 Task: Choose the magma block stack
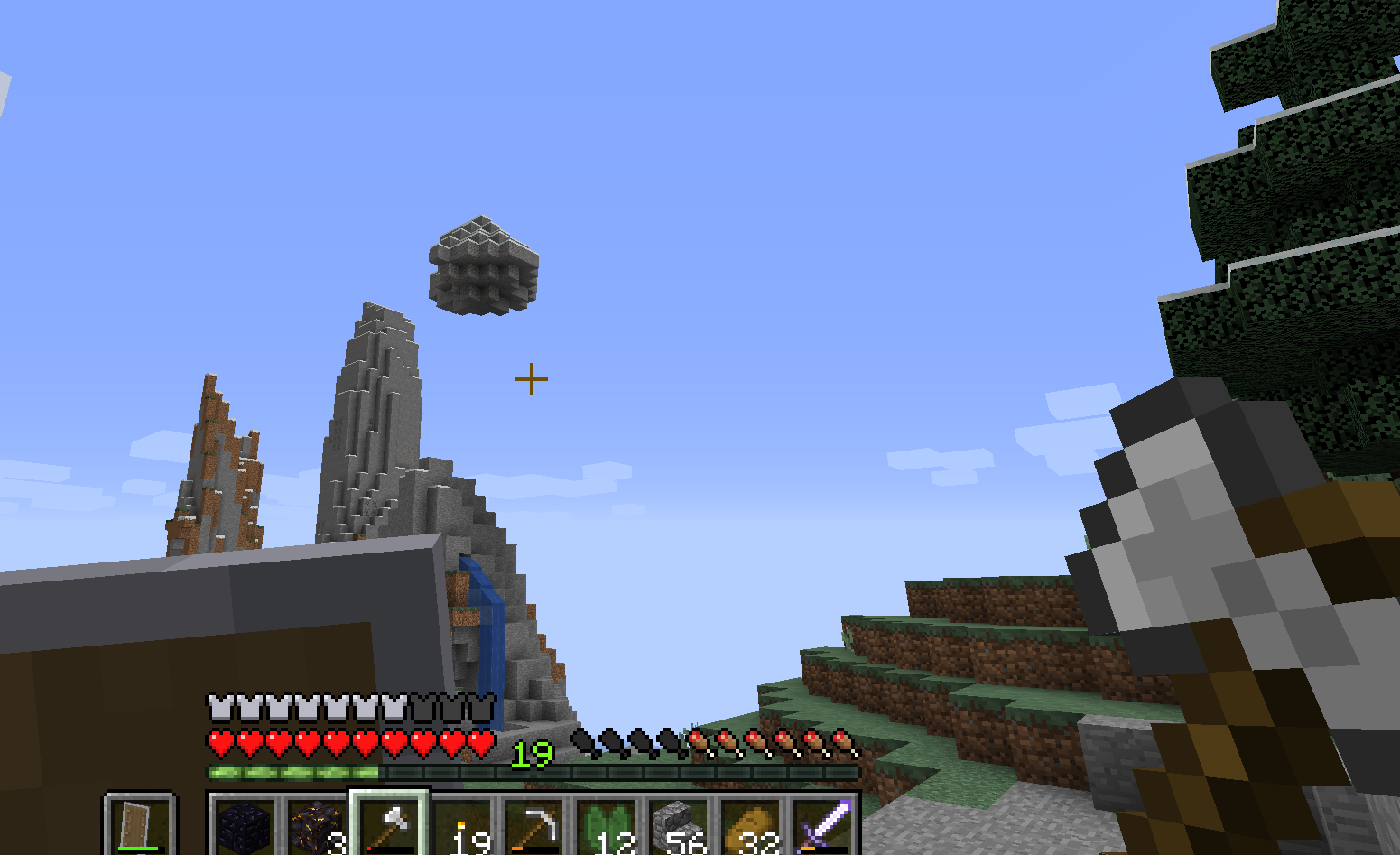click(317, 826)
